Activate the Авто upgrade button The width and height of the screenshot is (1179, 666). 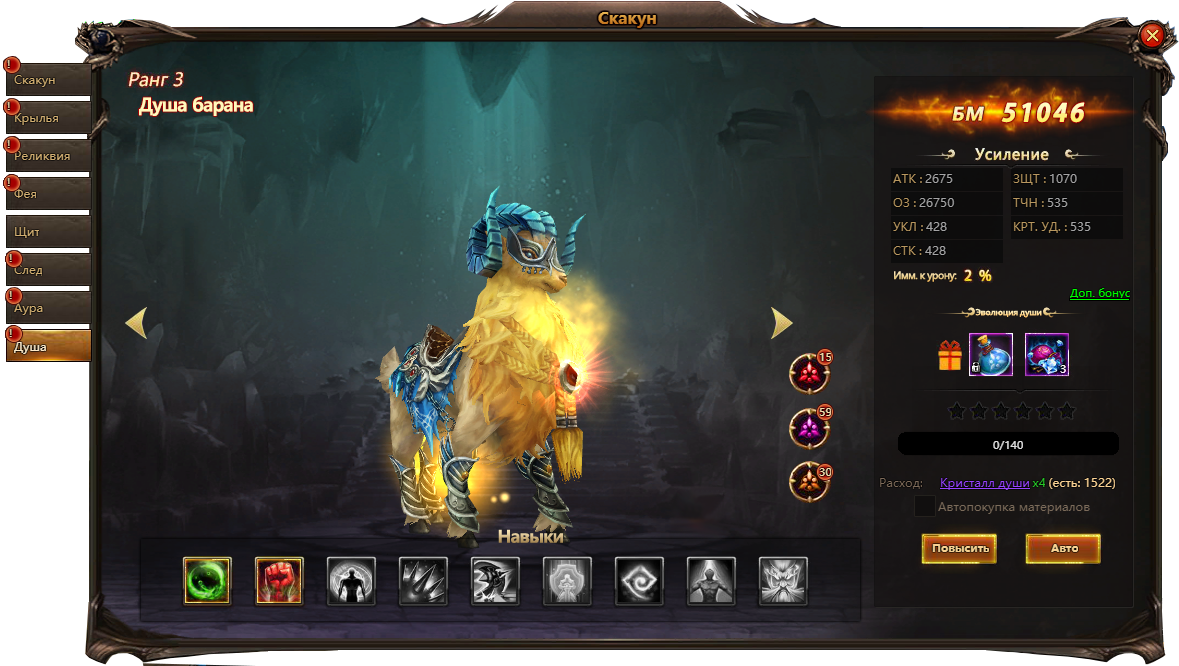pos(1063,548)
